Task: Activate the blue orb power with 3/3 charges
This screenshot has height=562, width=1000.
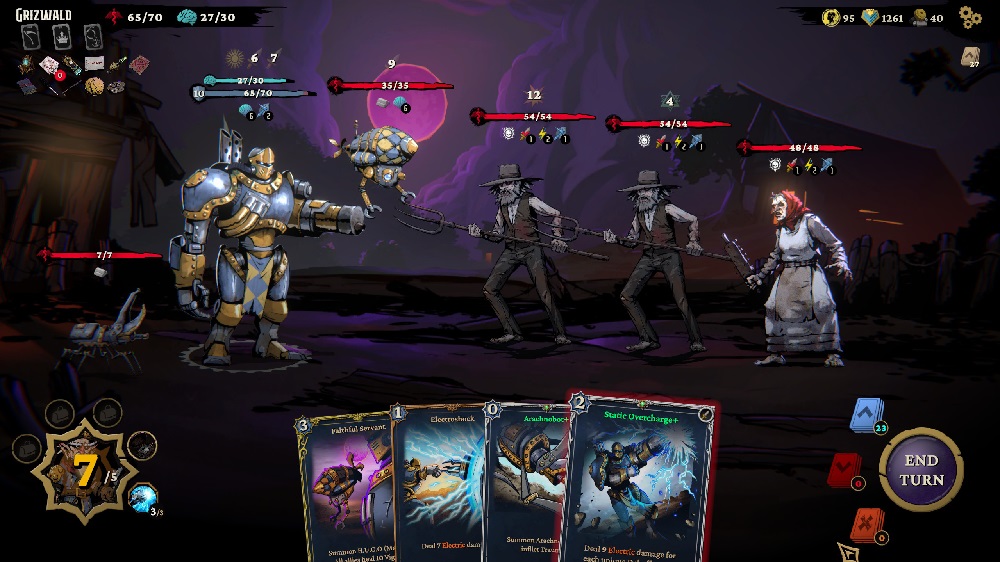Action: tap(143, 496)
